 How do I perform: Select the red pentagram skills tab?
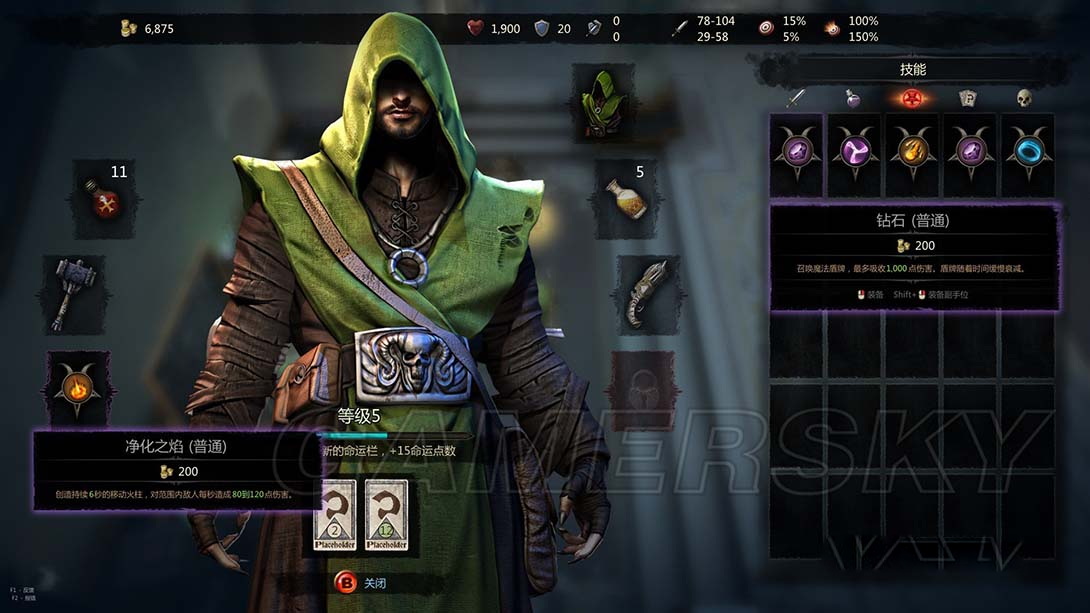click(910, 98)
